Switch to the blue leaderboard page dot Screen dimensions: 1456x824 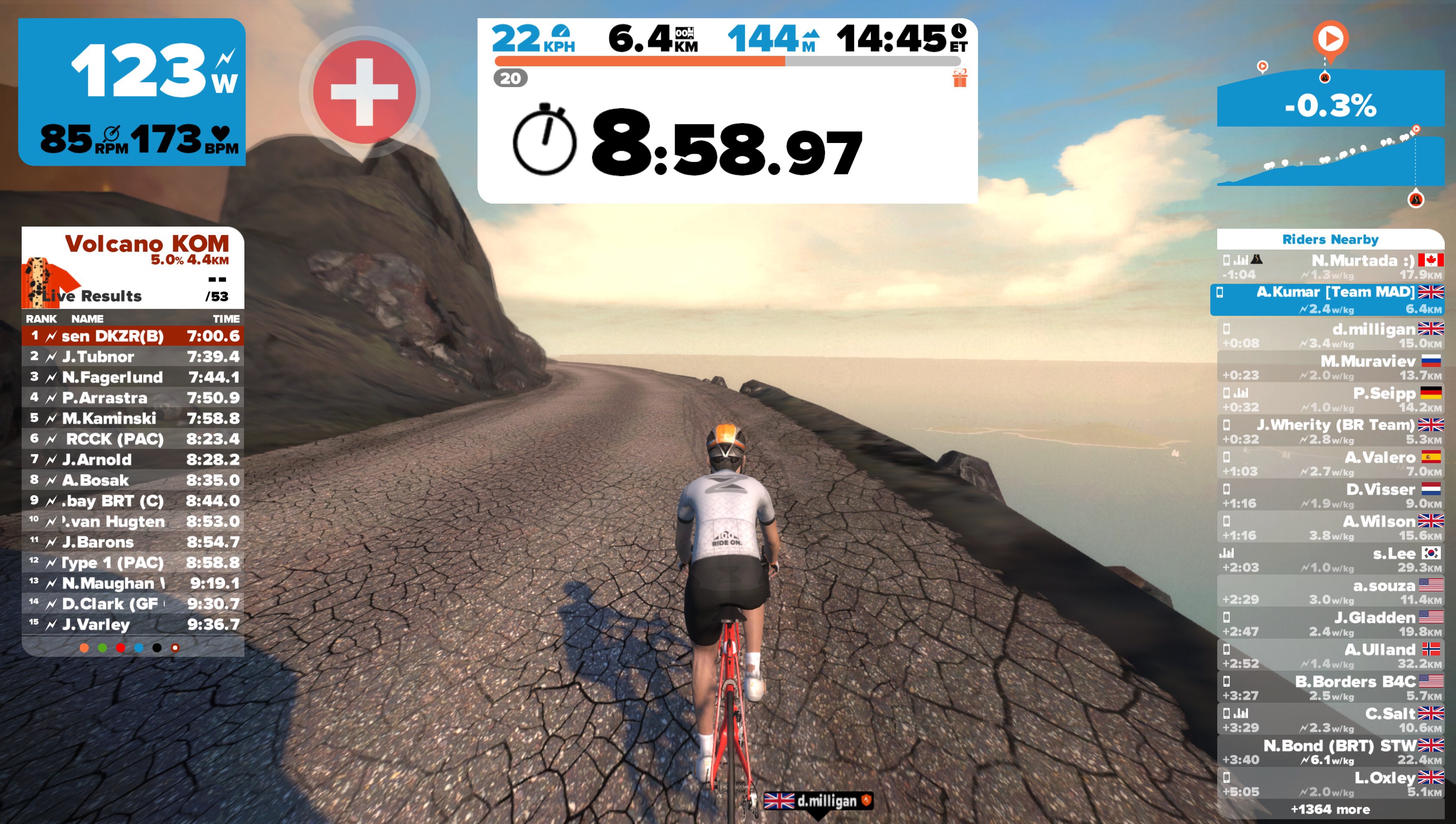(x=139, y=648)
